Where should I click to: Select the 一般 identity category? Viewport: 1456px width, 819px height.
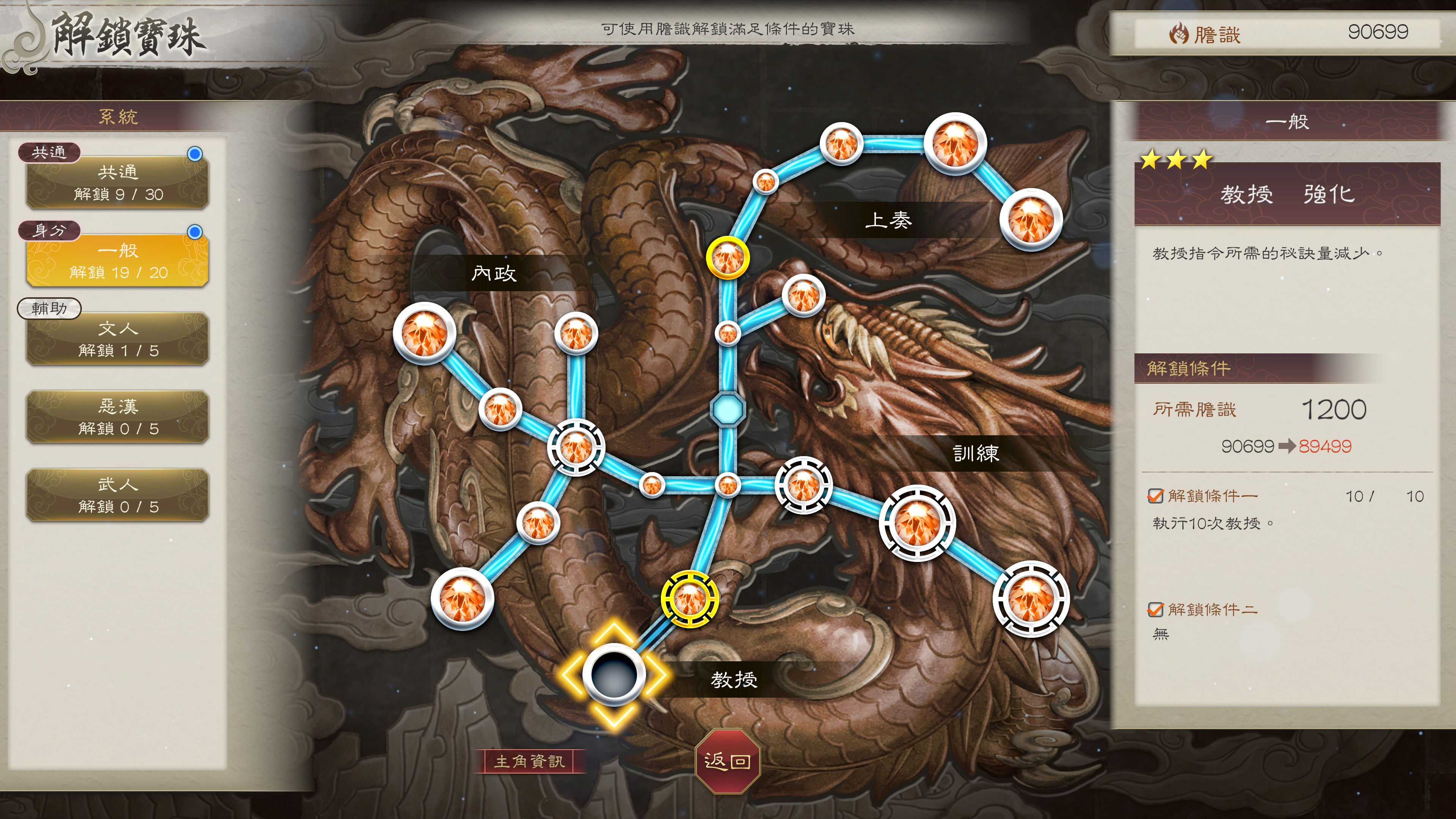[118, 260]
